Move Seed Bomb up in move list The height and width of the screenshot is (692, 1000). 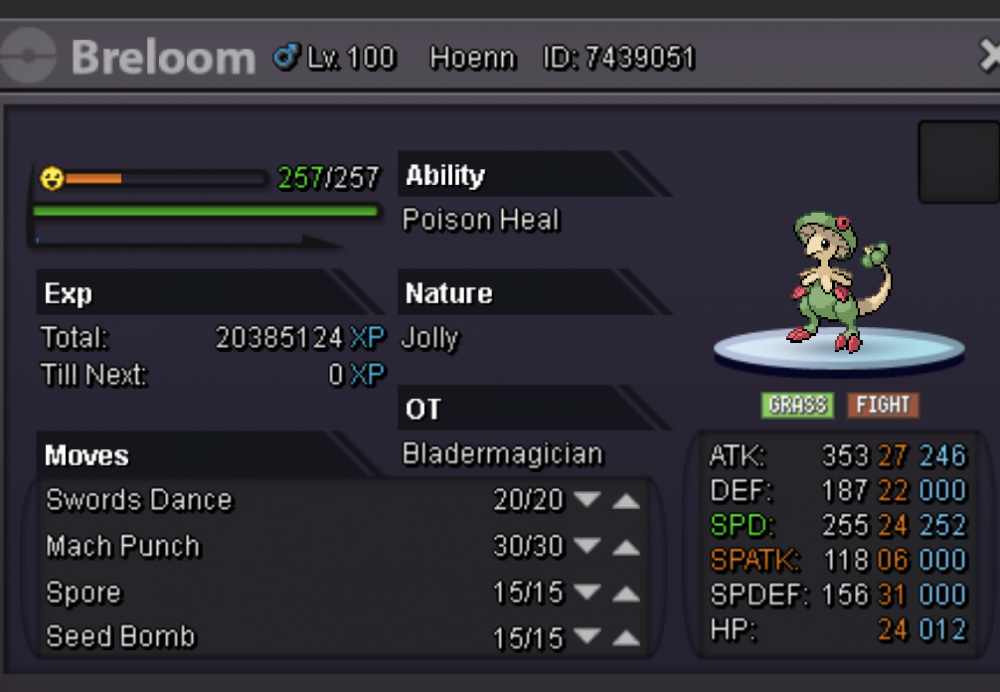(626, 637)
